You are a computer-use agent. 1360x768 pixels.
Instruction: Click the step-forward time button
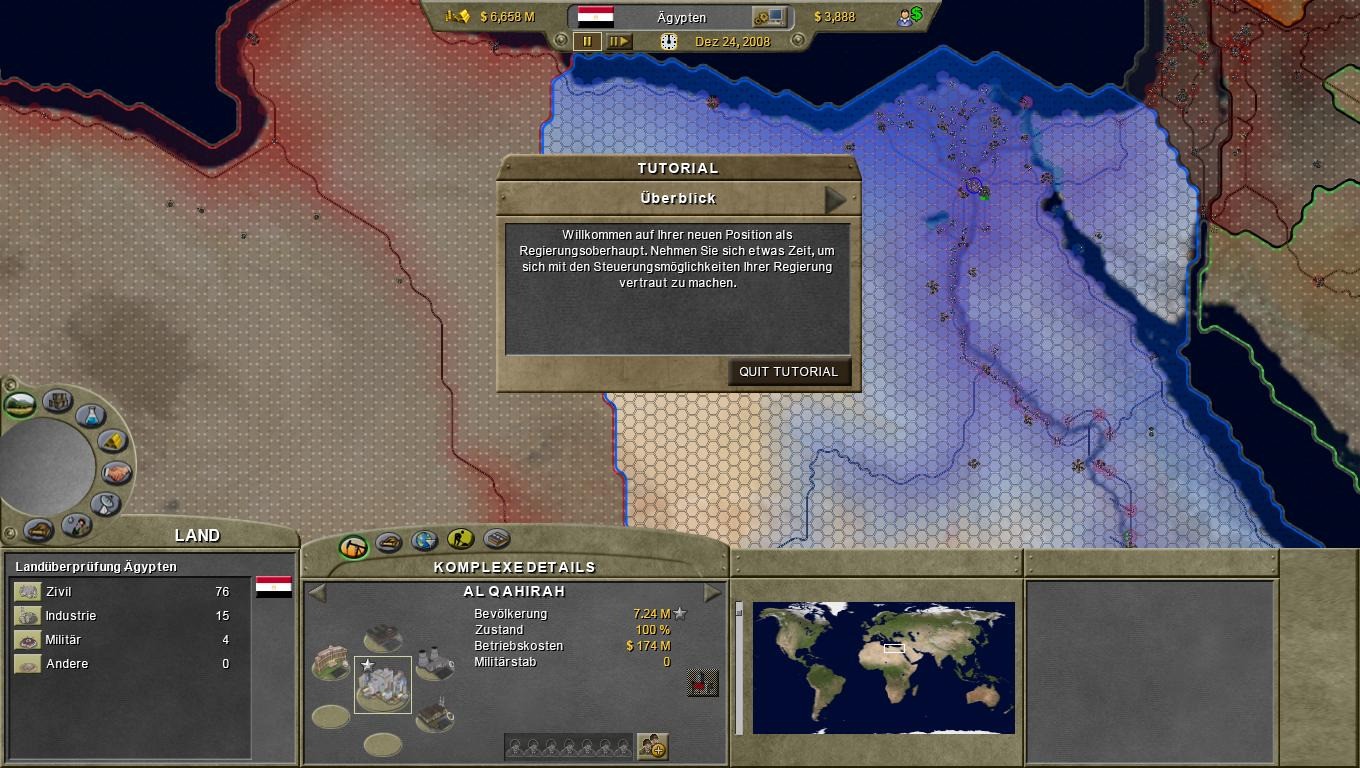[x=619, y=42]
